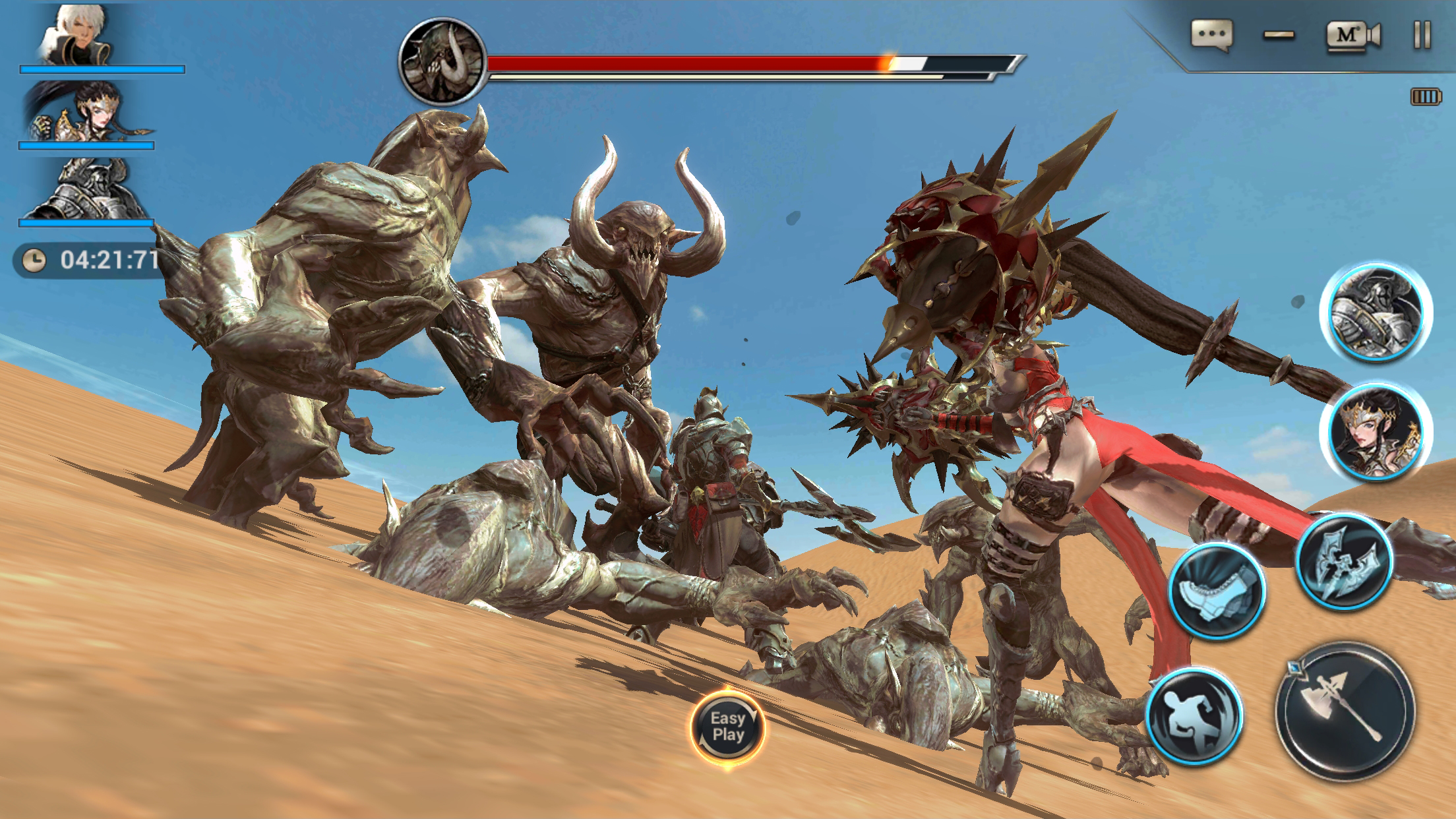Activate the dodge roll skill
The width and height of the screenshot is (1456, 819).
click(x=1194, y=717)
